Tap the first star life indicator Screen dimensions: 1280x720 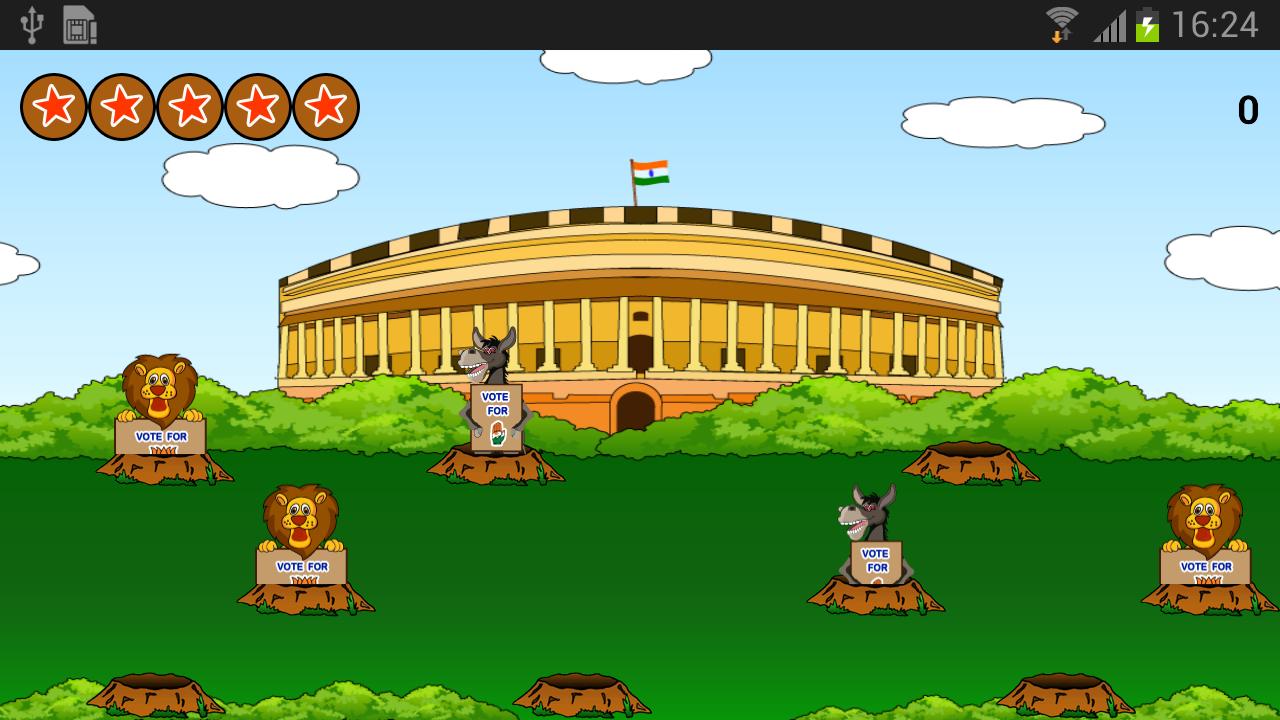click(54, 105)
